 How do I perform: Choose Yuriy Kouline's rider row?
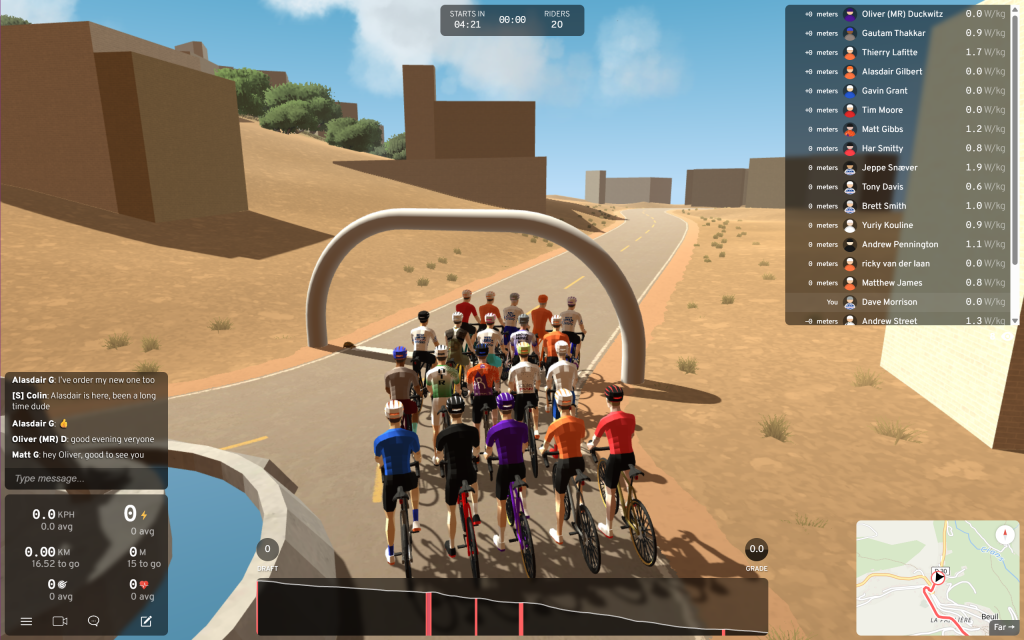(x=887, y=225)
